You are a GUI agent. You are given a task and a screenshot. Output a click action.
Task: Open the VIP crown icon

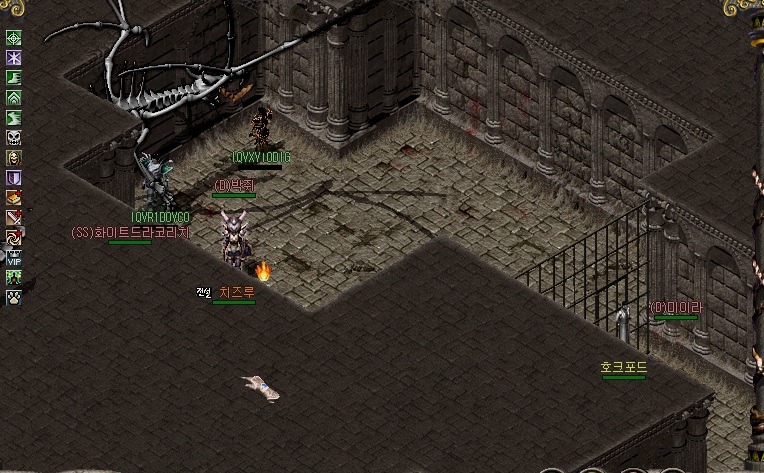click(x=14, y=257)
